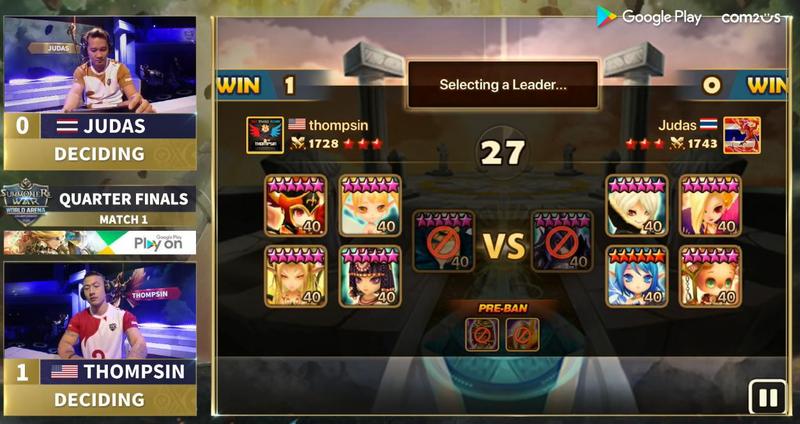View thompsin's banned monster slot
The image size is (800, 424).
click(x=444, y=242)
